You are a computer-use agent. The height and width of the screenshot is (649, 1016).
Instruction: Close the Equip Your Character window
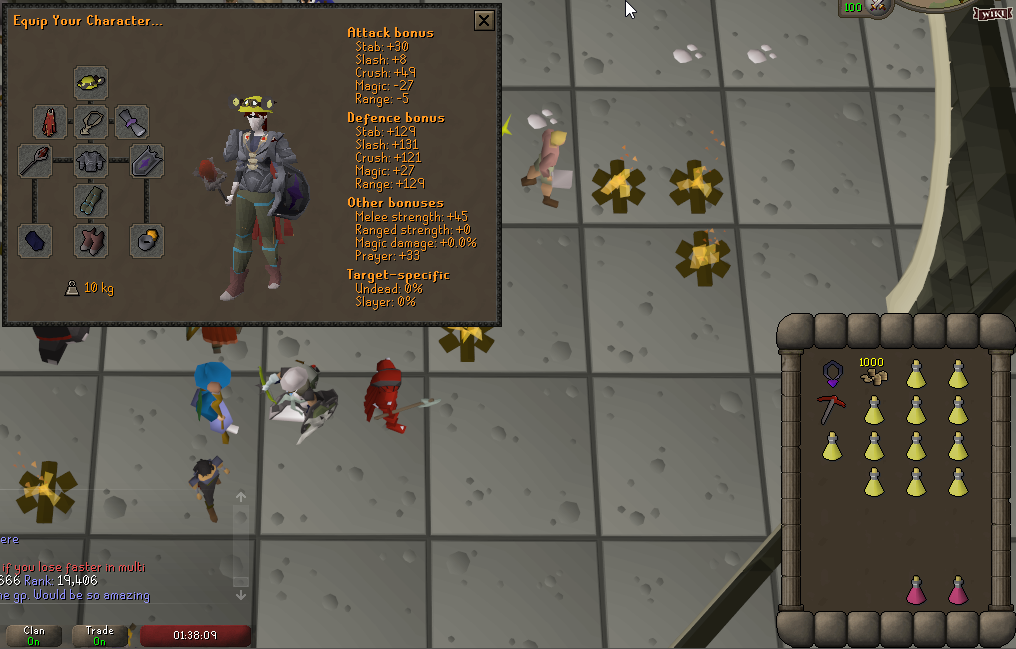coord(483,21)
